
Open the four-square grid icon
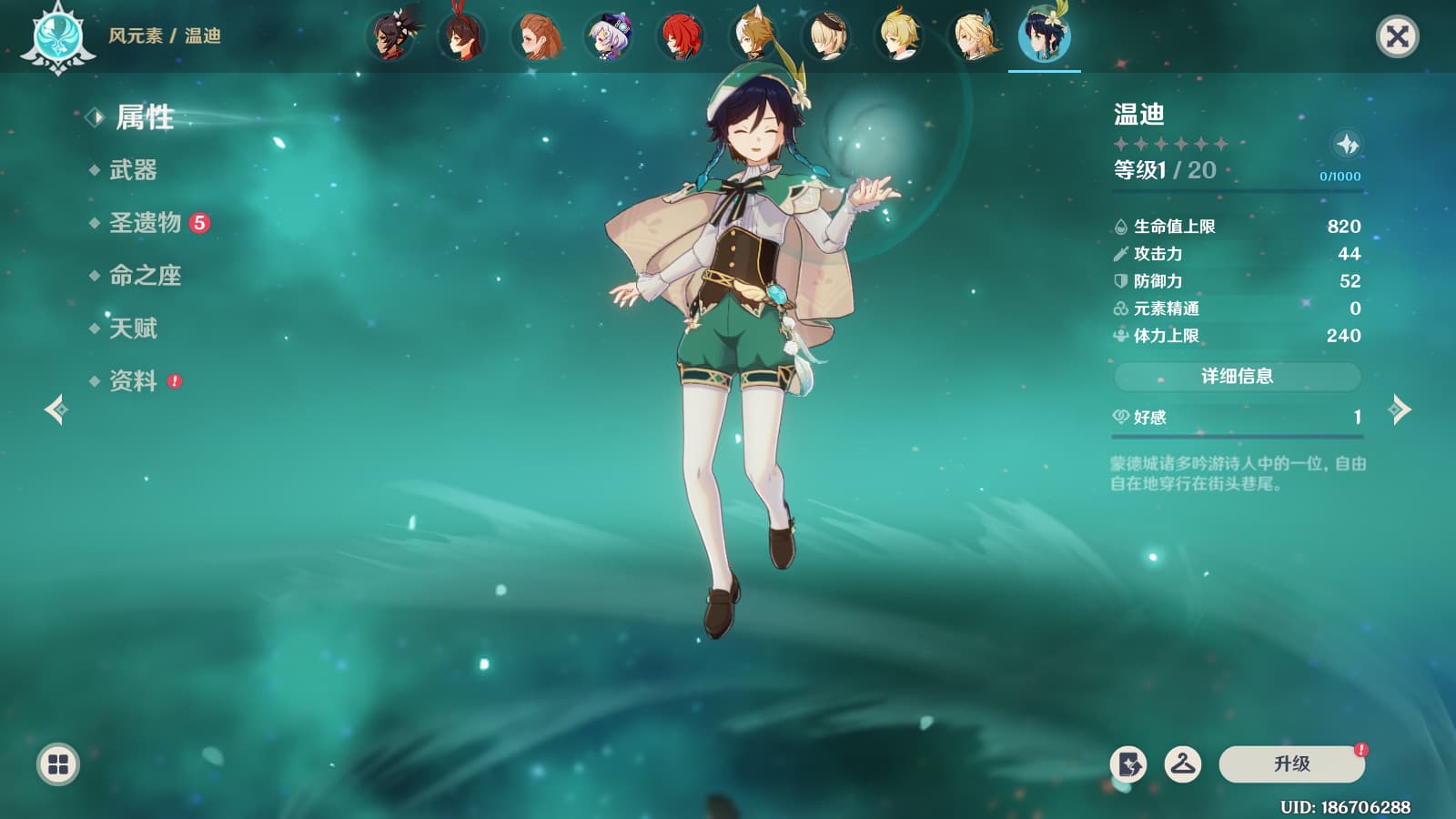58,764
